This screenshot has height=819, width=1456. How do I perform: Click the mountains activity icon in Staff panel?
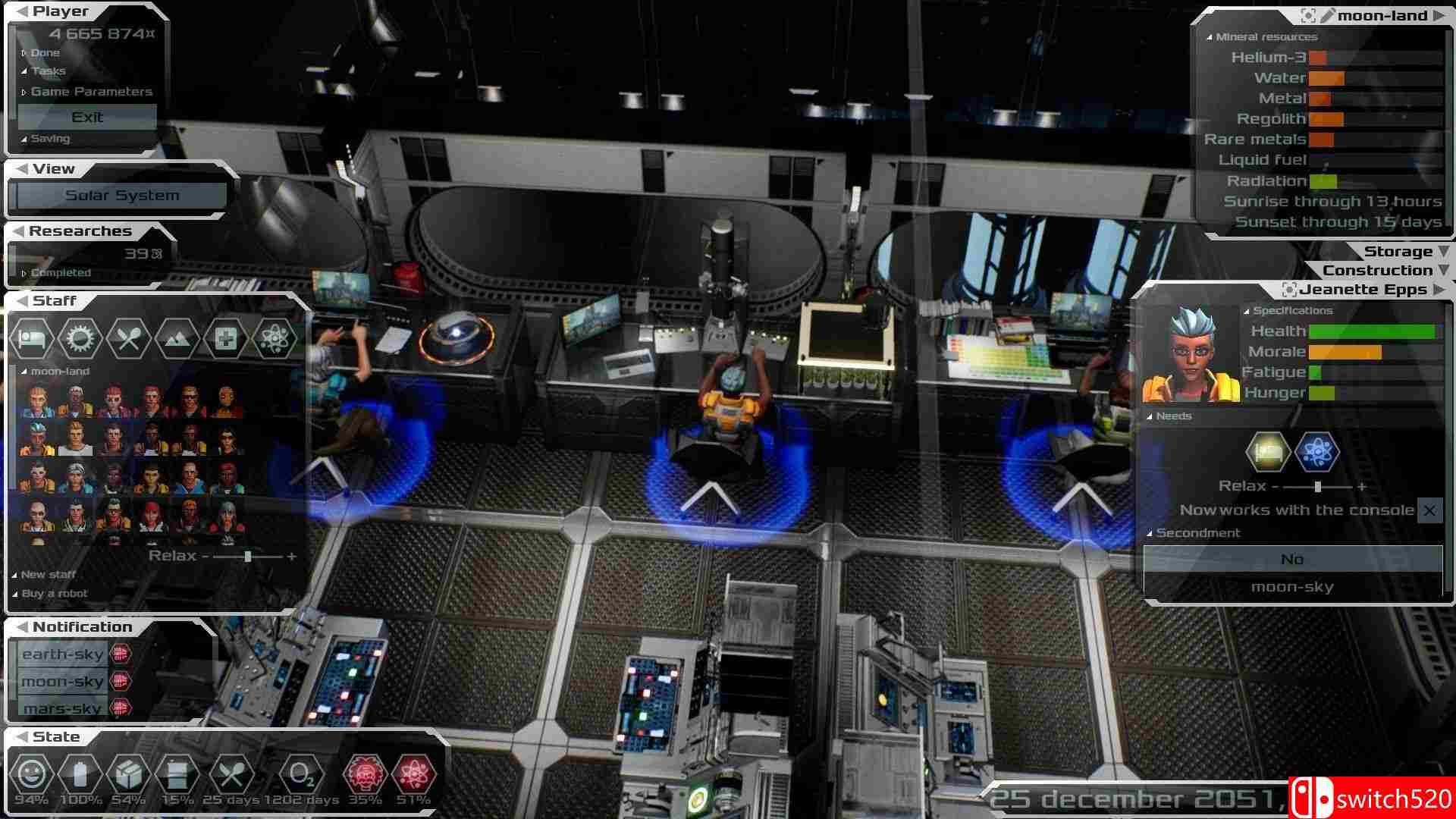coord(178,338)
